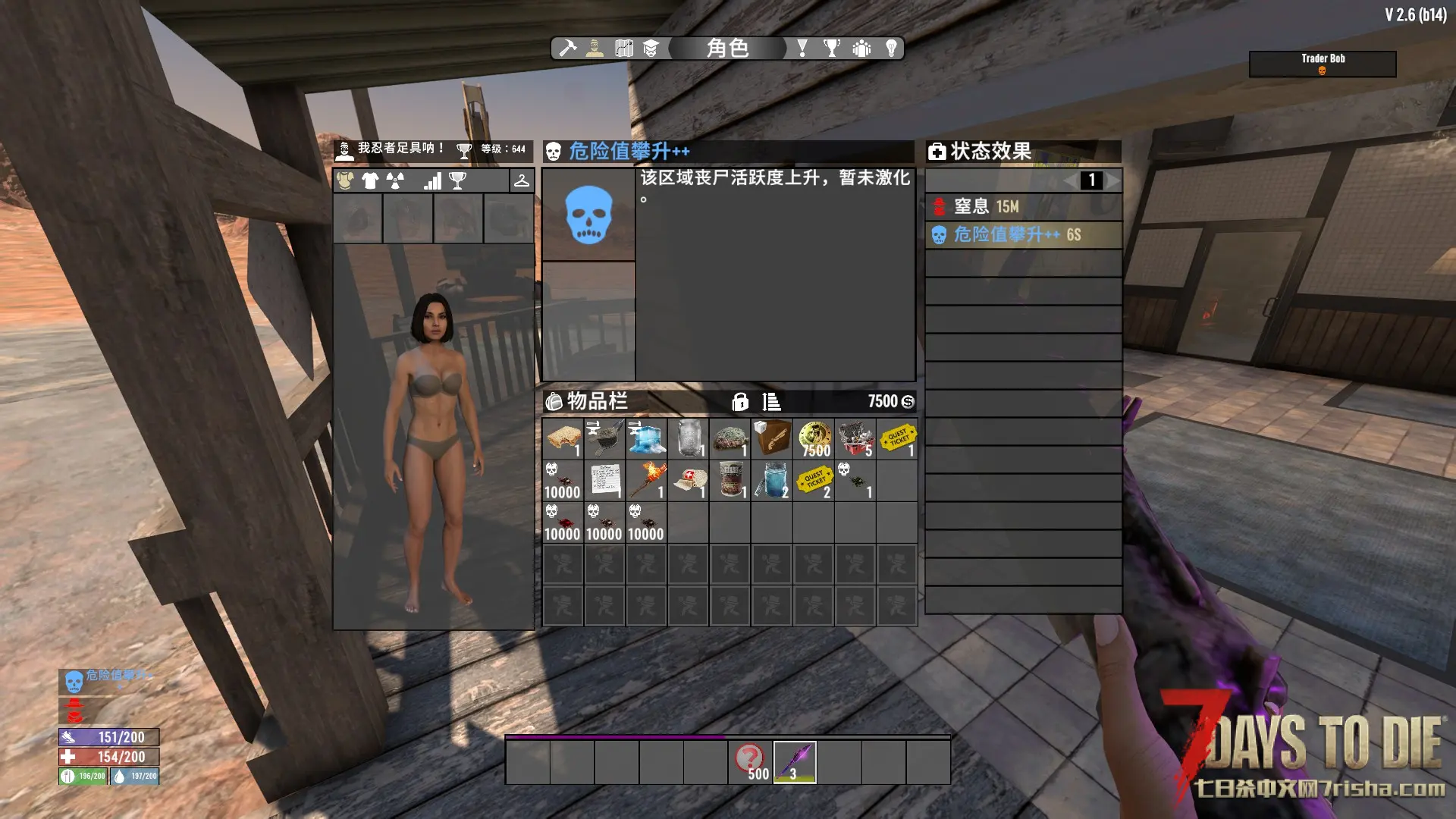Select the 窒息 status effect row
The height and width of the screenshot is (819, 1456).
pyautogui.click(x=1023, y=206)
